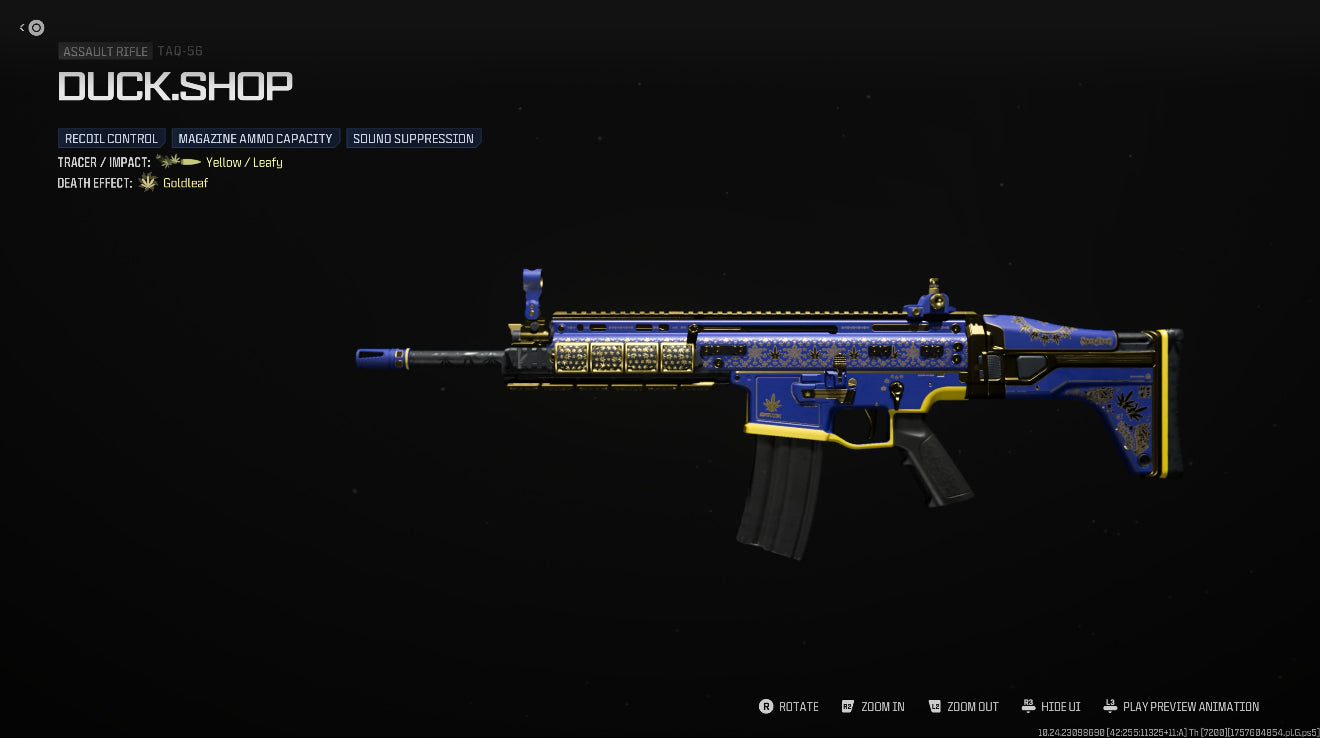
Task: Click the DUCK.SHOP blueprint title
Action: (x=175, y=87)
